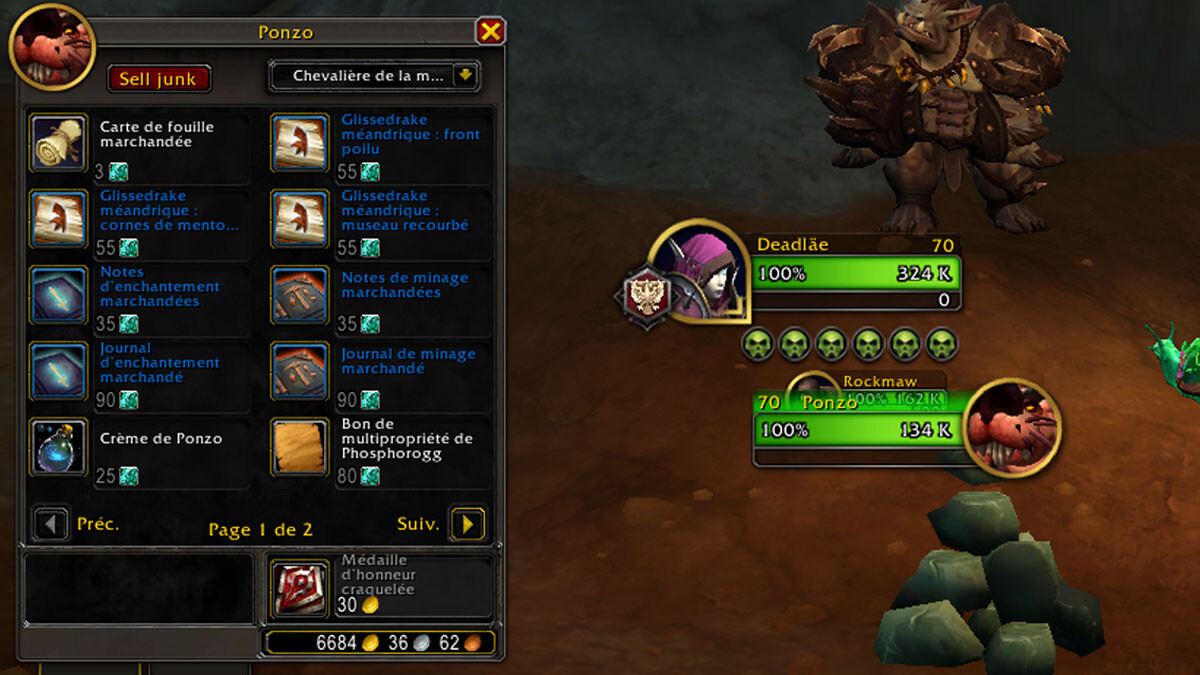This screenshot has height=675, width=1200.
Task: Purchase Notes d'enchantement marchandées
Action: (x=59, y=295)
